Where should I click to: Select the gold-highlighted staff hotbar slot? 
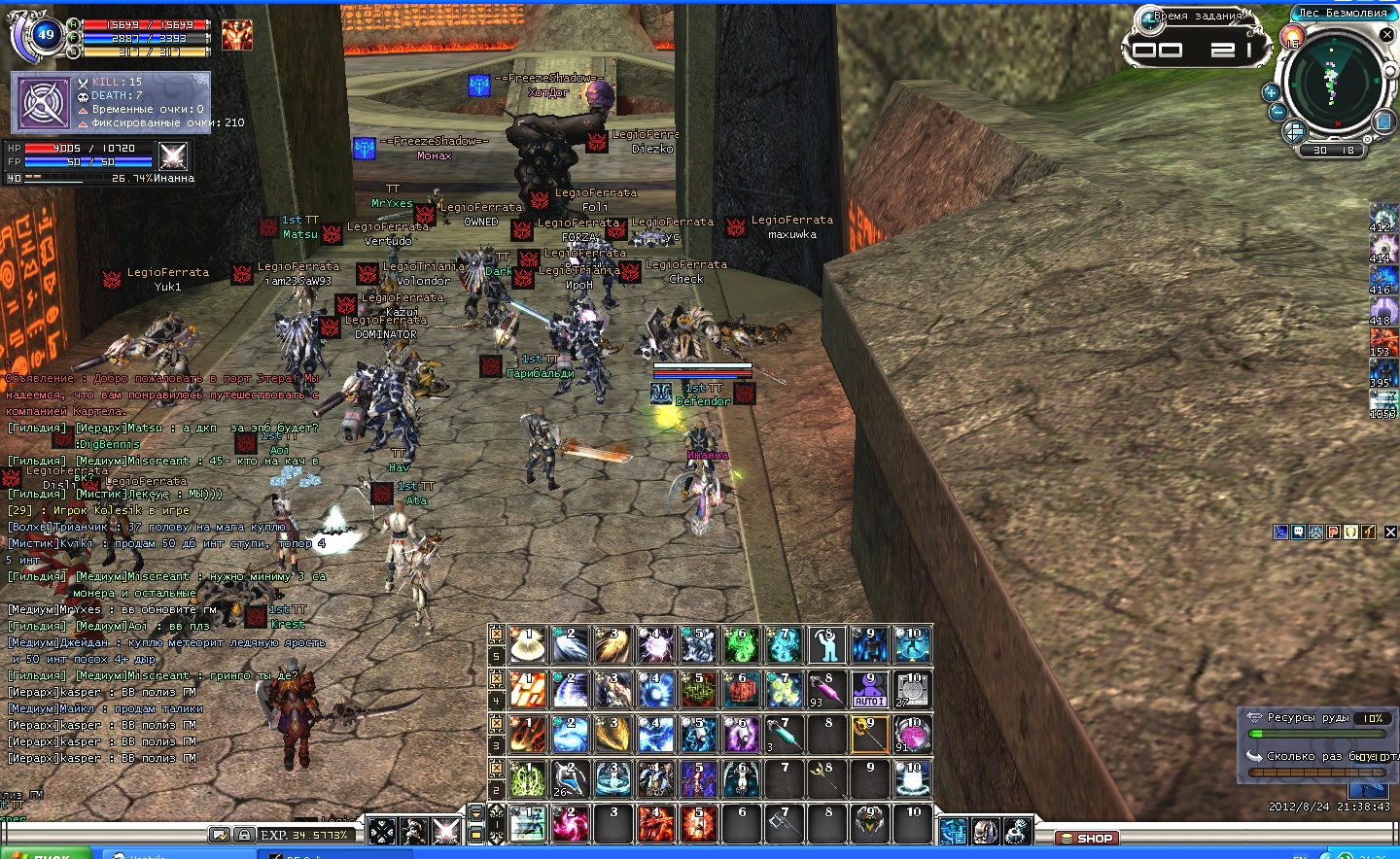pos(868,734)
